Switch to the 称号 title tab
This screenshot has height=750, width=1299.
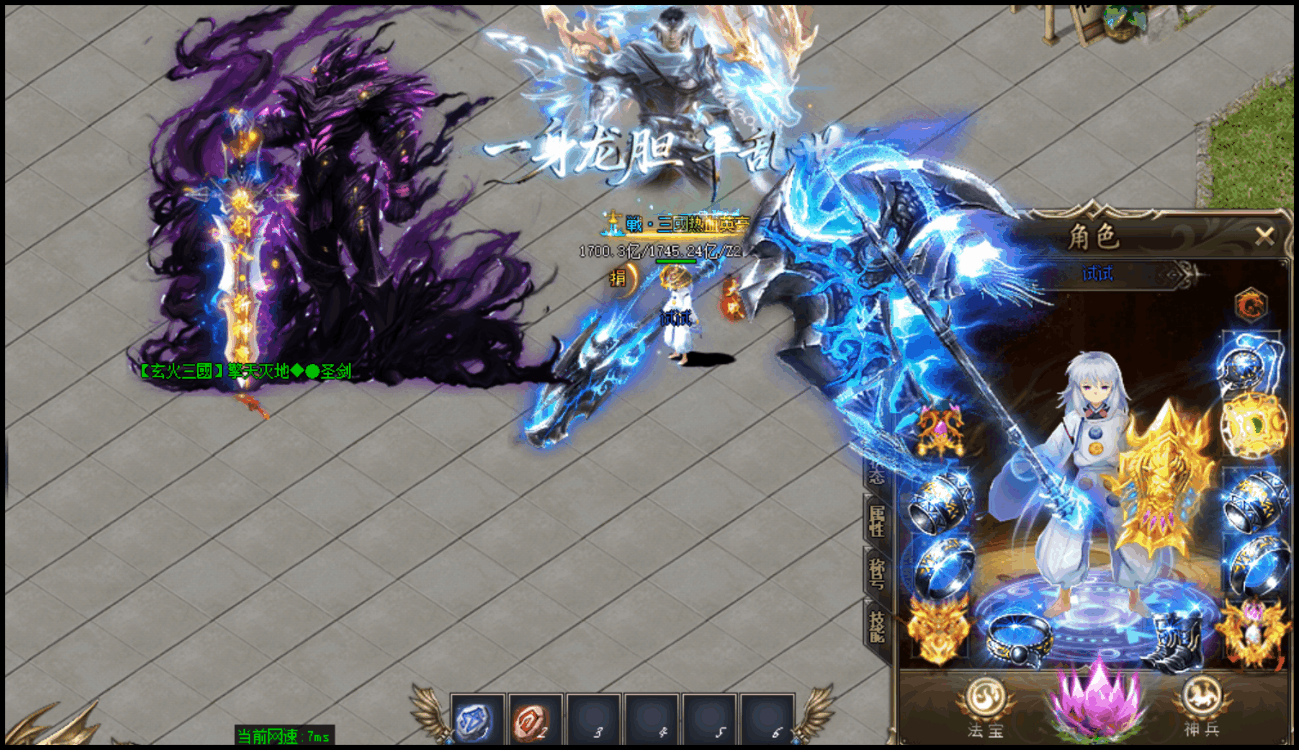point(877,571)
